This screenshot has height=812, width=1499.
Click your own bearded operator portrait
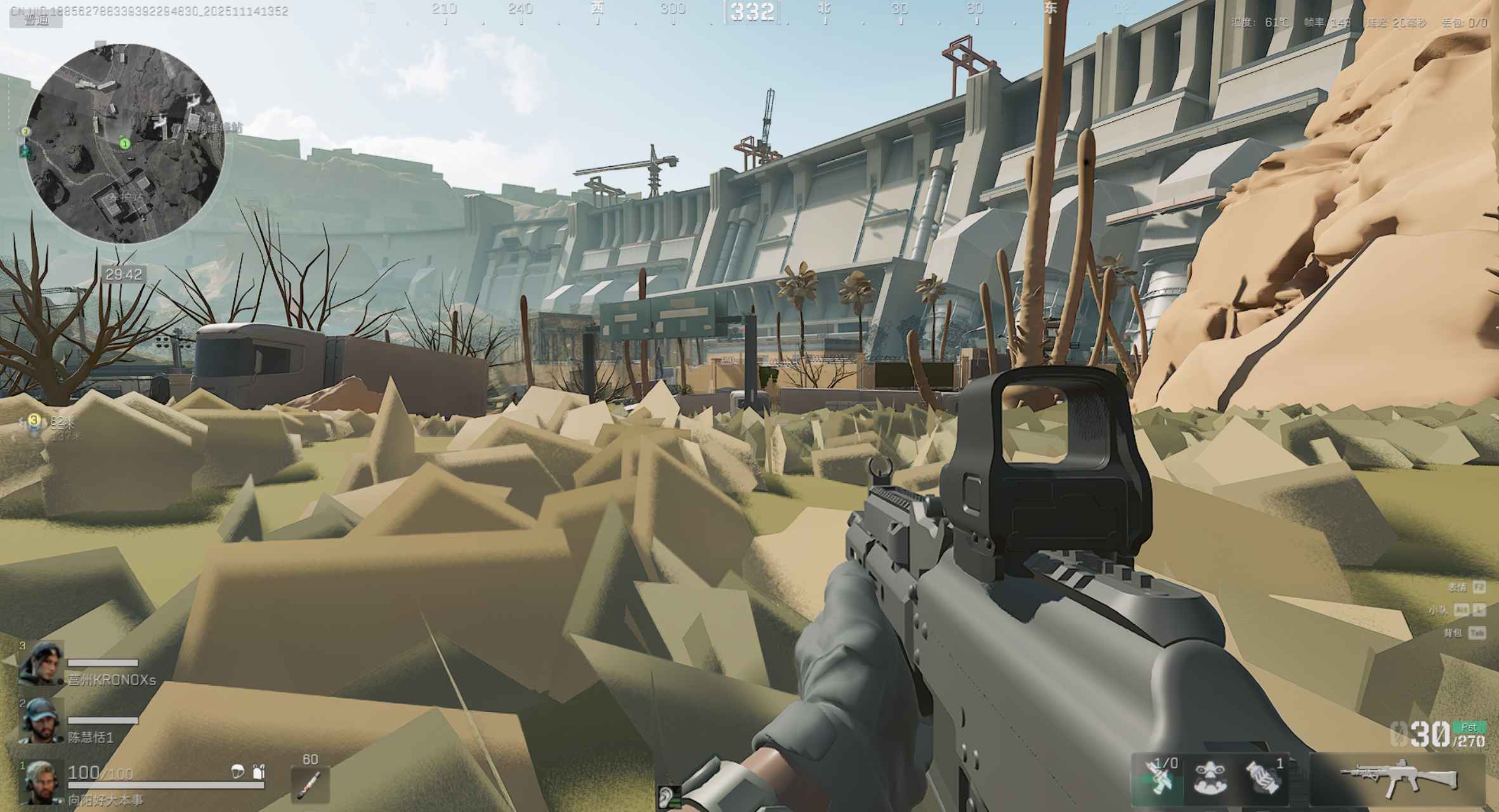pyautogui.click(x=41, y=783)
